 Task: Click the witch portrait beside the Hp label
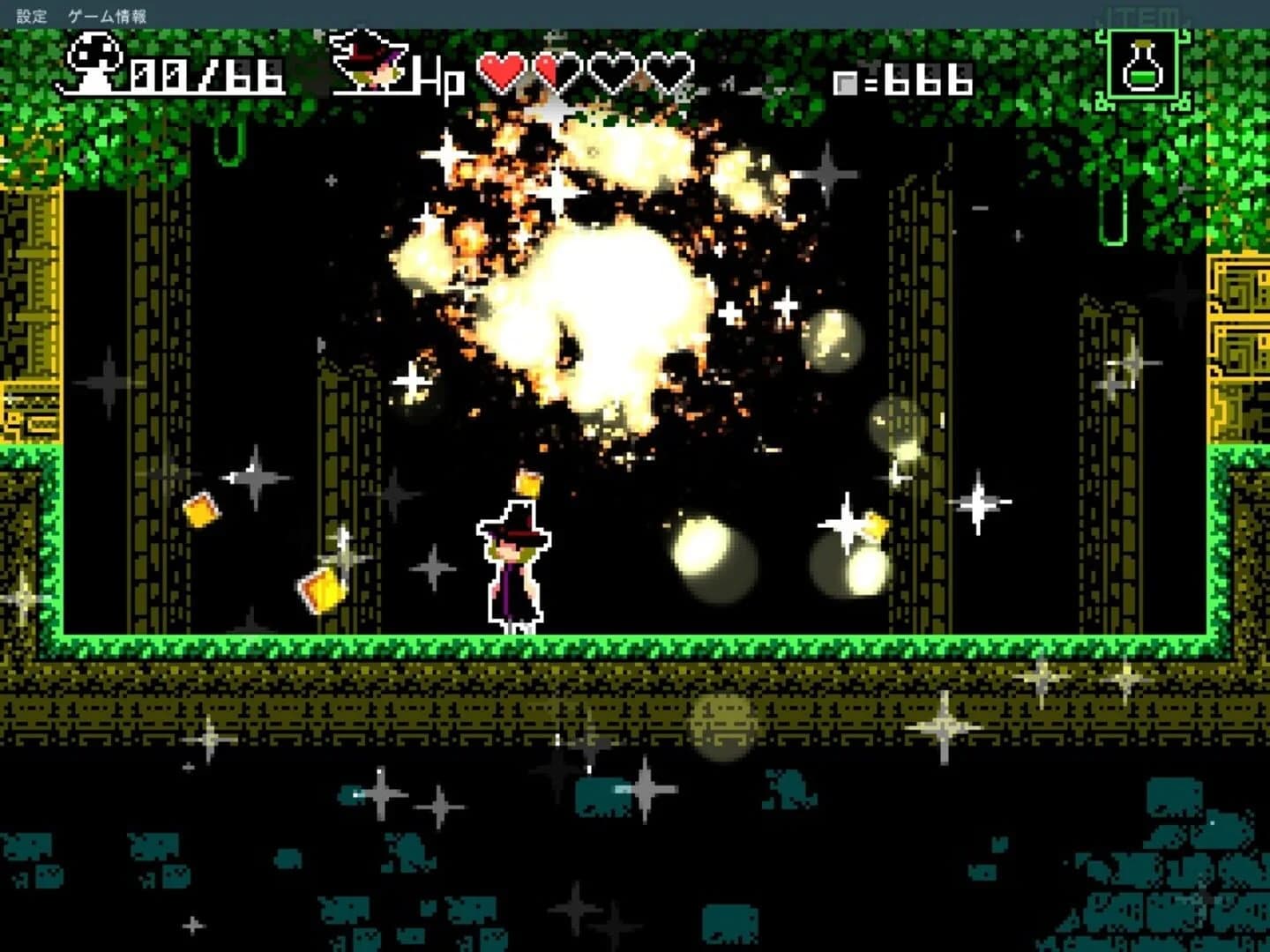coord(370,62)
